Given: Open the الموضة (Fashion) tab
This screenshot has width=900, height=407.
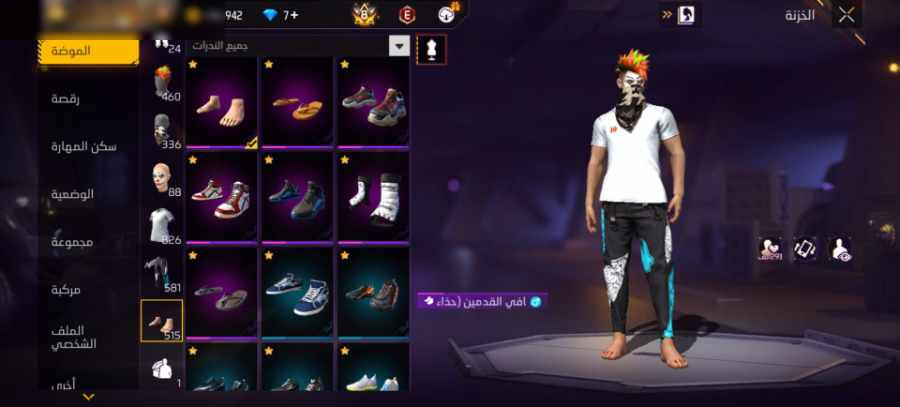Looking at the screenshot, I should point(87,51).
